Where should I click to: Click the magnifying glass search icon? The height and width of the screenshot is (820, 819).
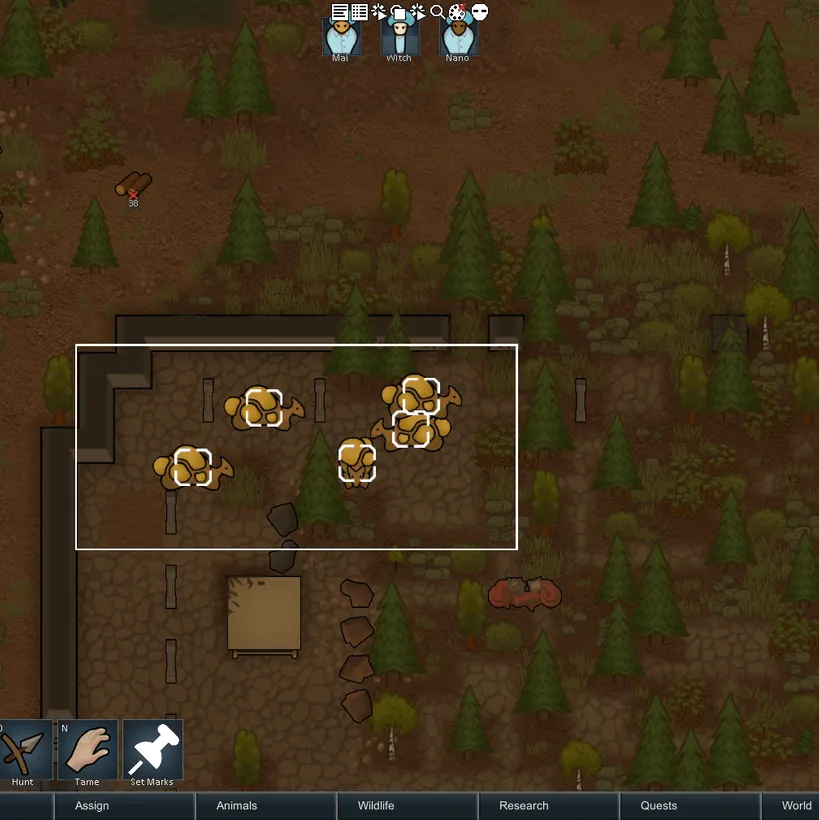click(x=437, y=12)
